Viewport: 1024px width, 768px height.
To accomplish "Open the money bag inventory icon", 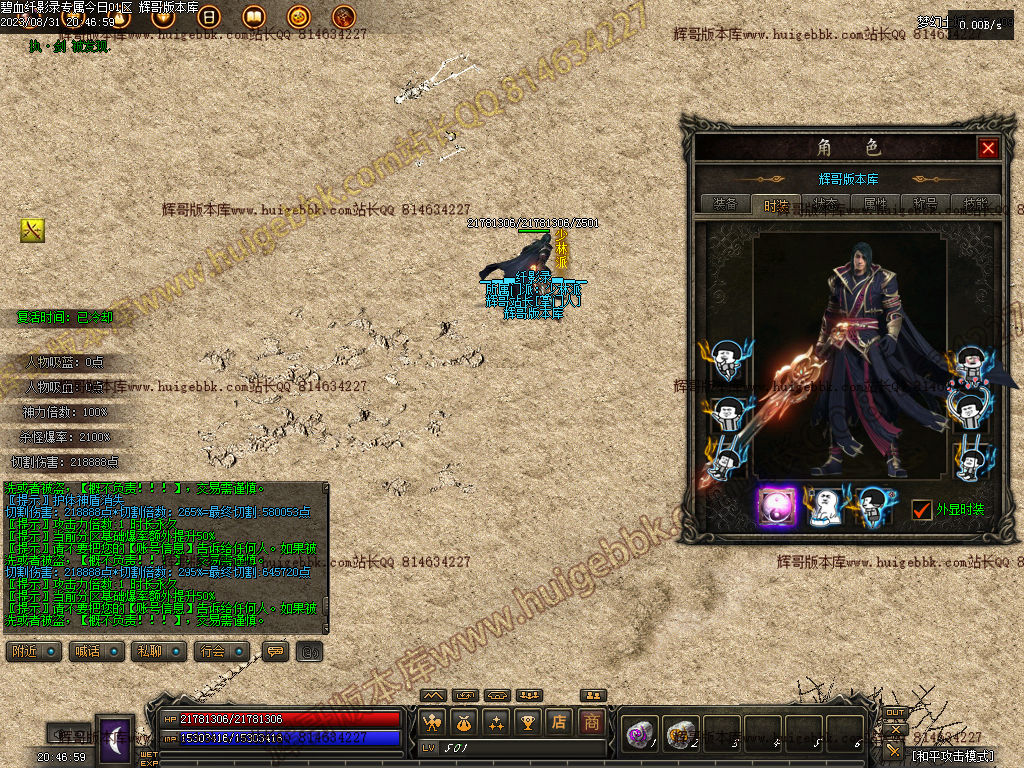I will [x=464, y=722].
